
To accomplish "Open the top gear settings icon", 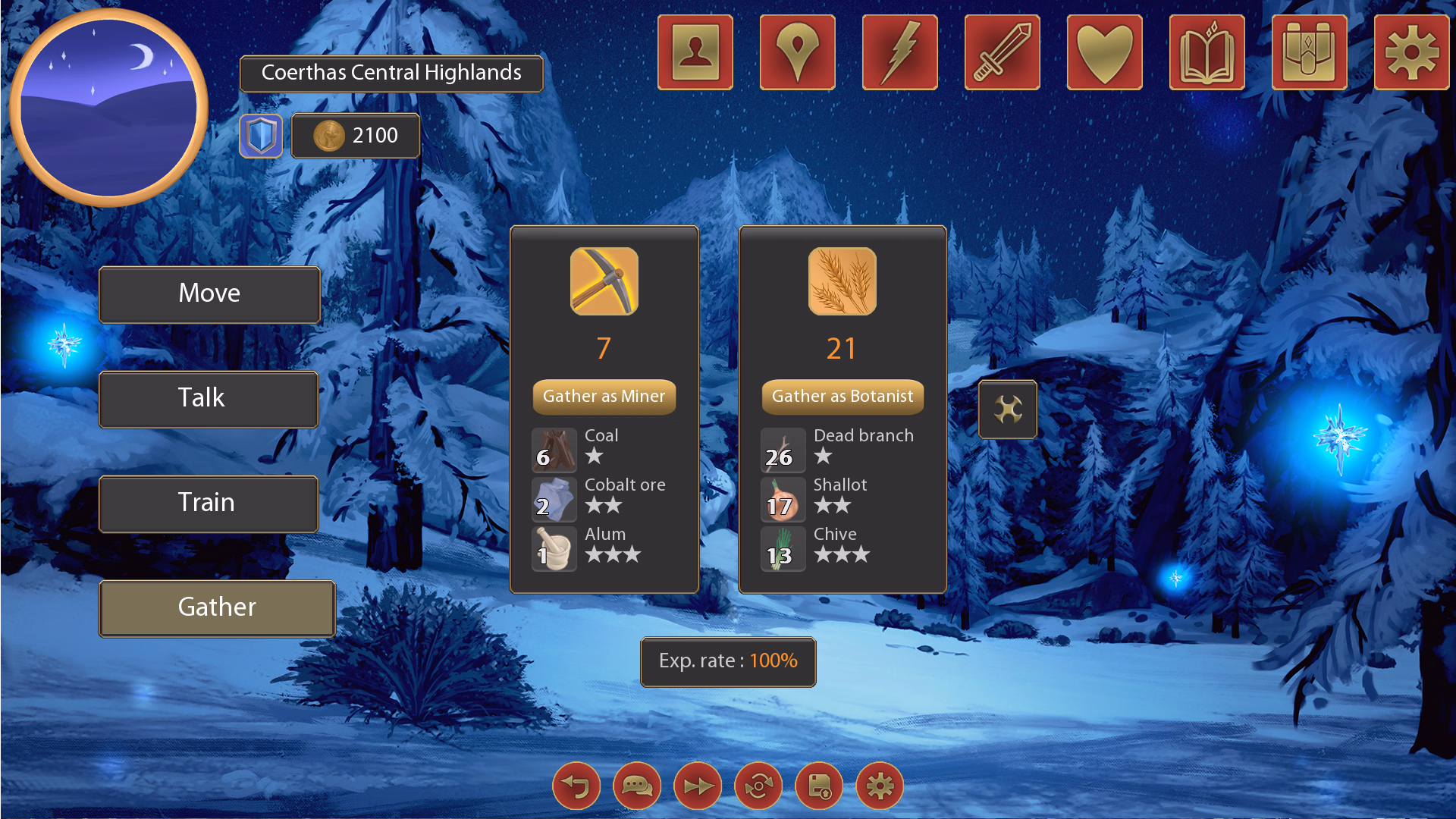I will pyautogui.click(x=1411, y=52).
